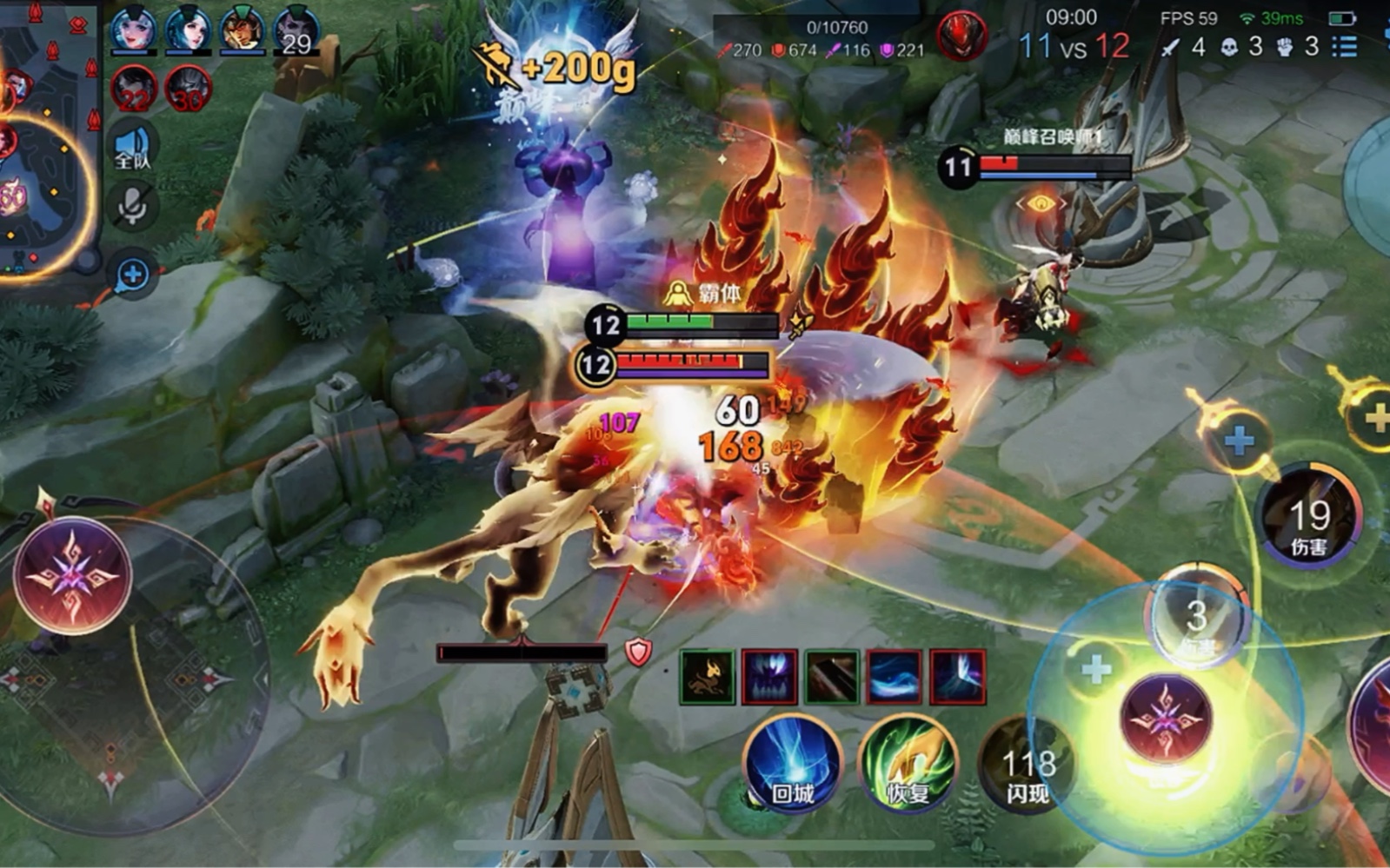Select the enemy portrait with 30 timer
The image size is (1390, 868).
tap(187, 89)
